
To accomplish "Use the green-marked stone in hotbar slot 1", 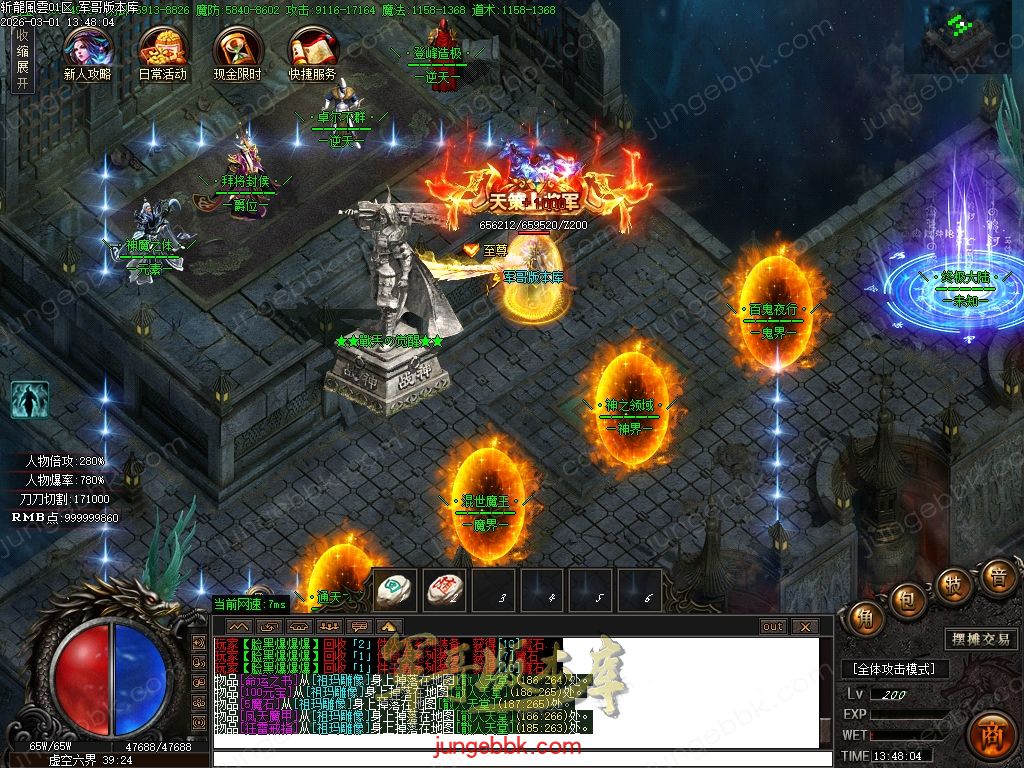I will click(x=395, y=590).
